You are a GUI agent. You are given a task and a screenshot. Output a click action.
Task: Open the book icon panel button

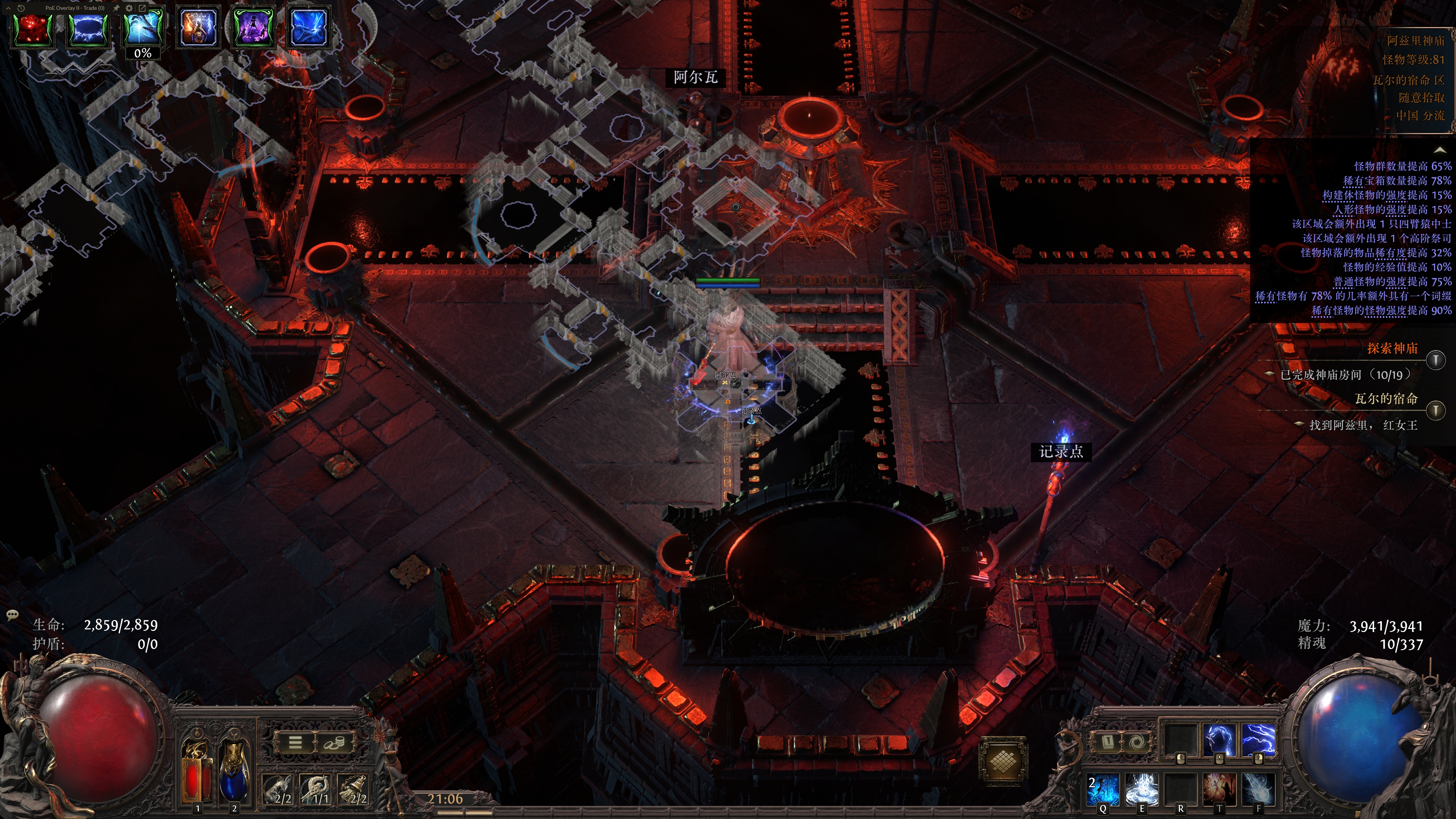[1108, 742]
